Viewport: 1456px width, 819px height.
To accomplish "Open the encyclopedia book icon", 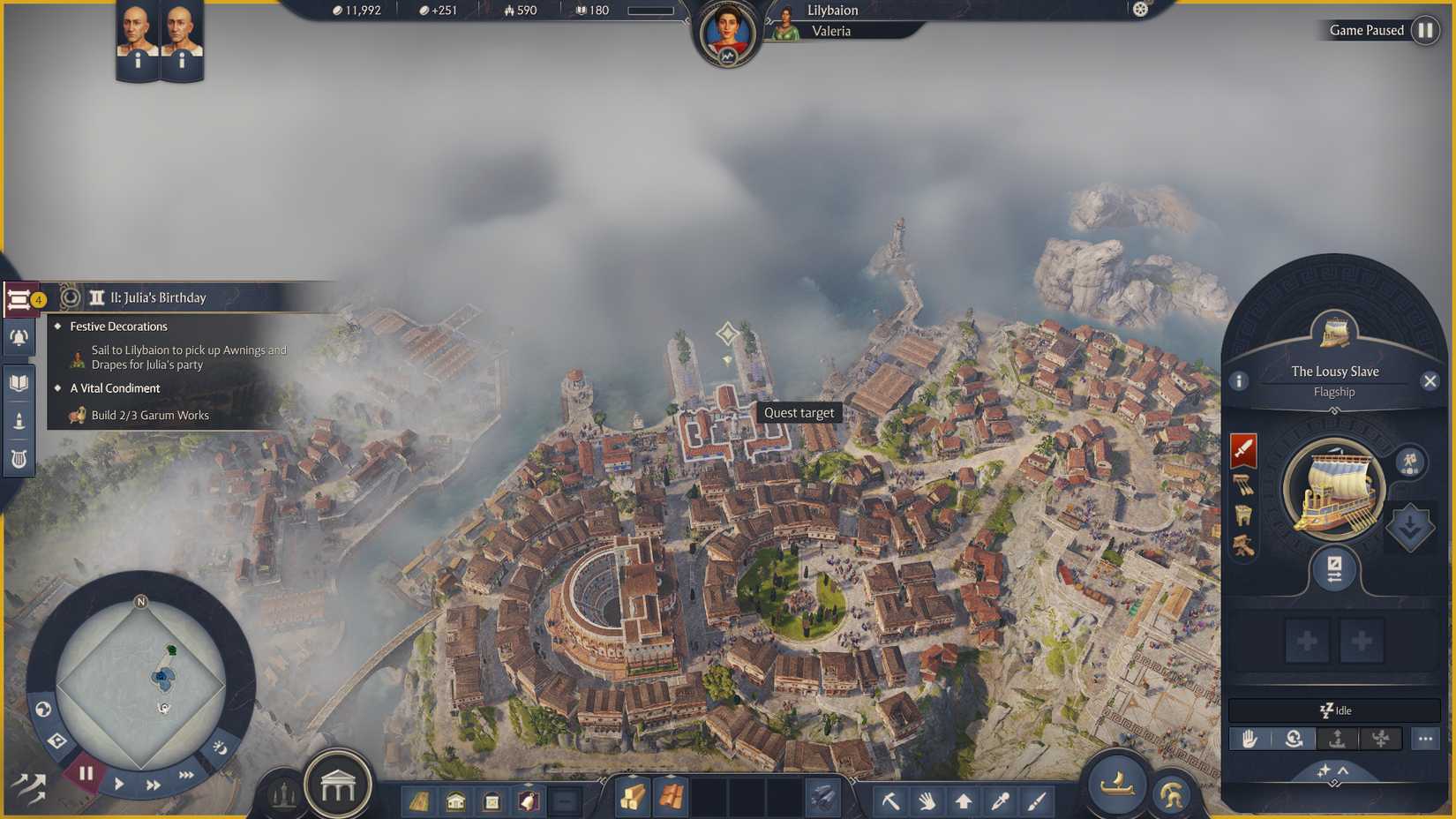I will coord(19,382).
